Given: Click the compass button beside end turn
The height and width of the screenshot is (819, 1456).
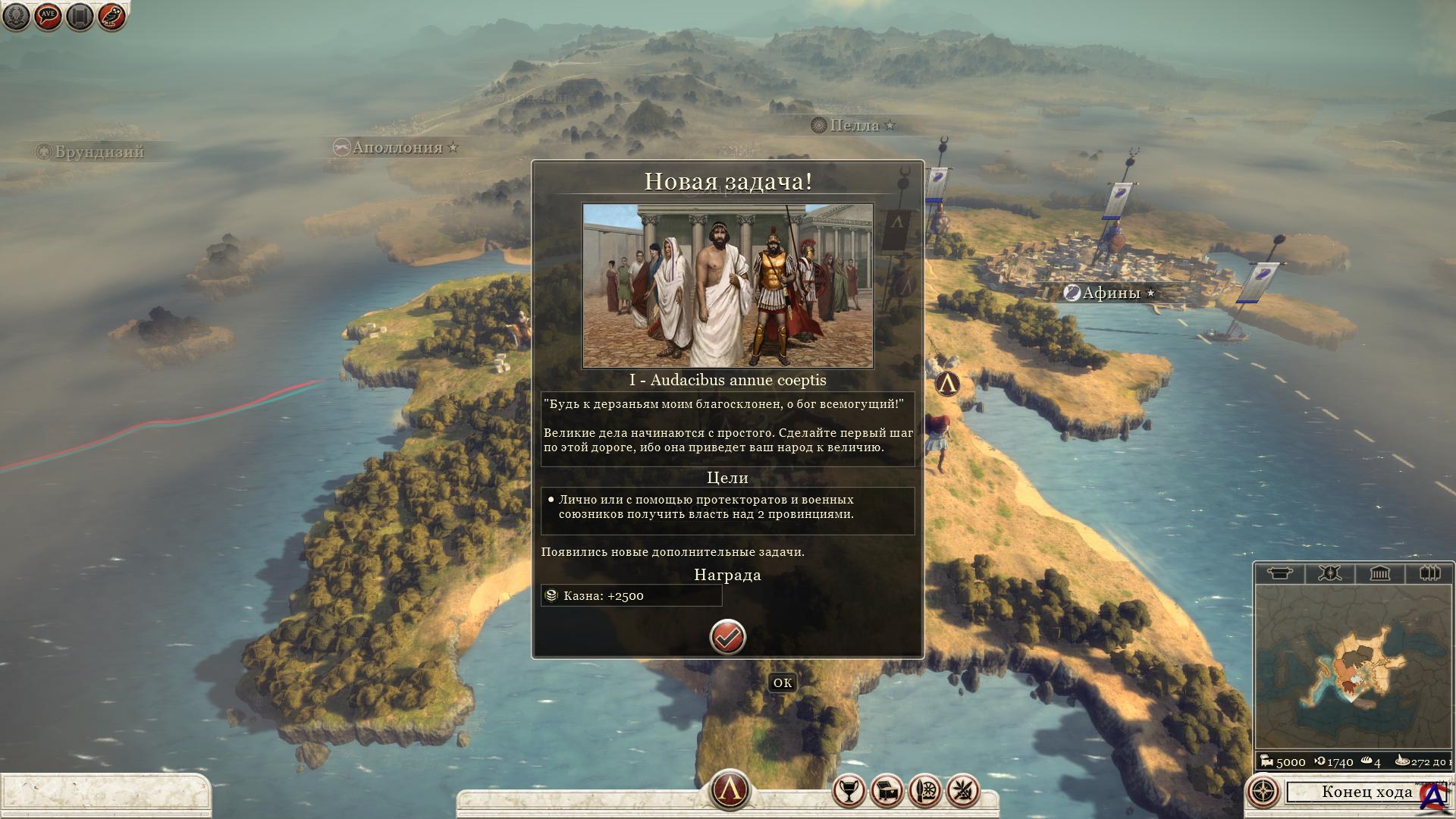Looking at the screenshot, I should [1263, 792].
